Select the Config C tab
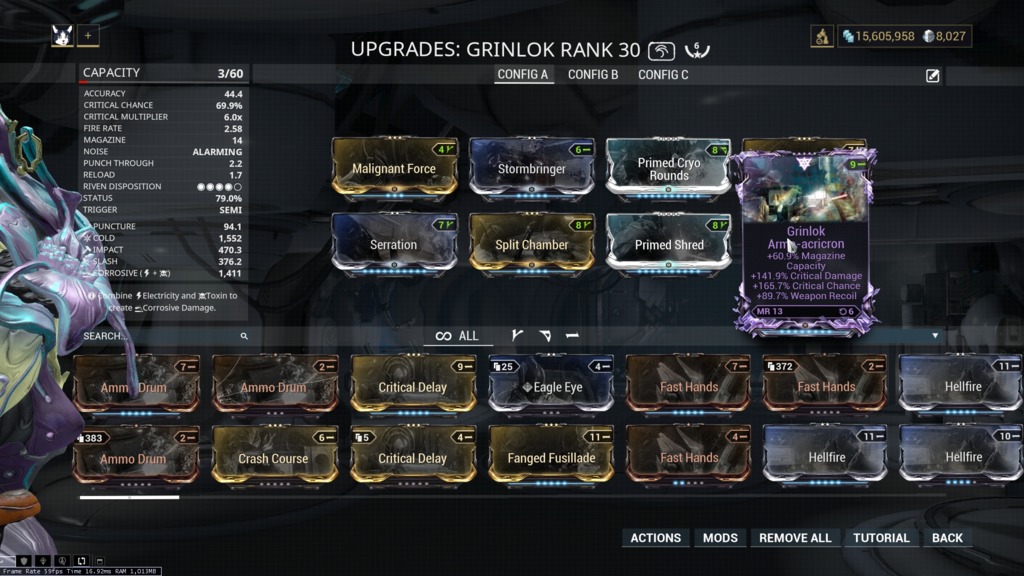The image size is (1024, 576). (x=663, y=75)
